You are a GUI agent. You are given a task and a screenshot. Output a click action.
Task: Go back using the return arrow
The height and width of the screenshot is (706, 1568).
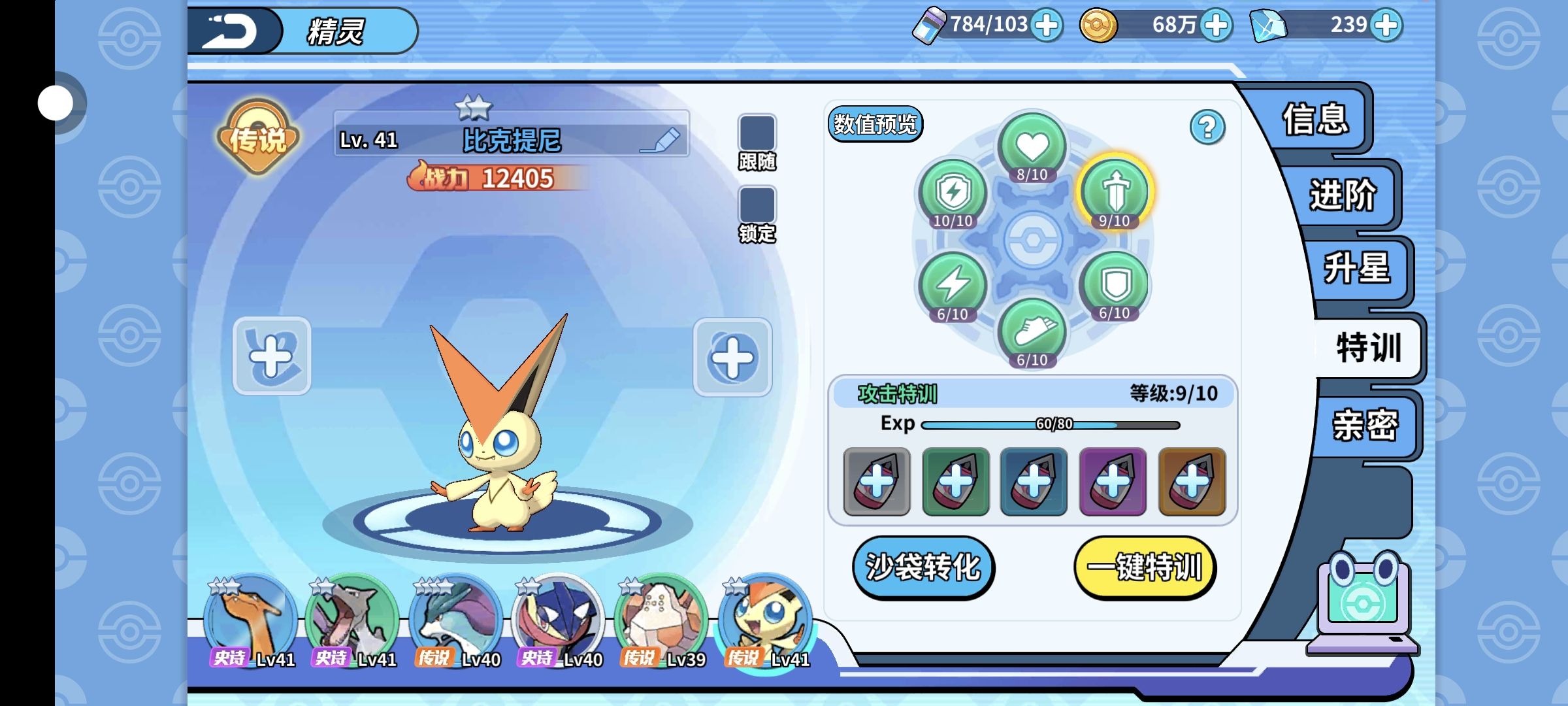click(x=230, y=31)
